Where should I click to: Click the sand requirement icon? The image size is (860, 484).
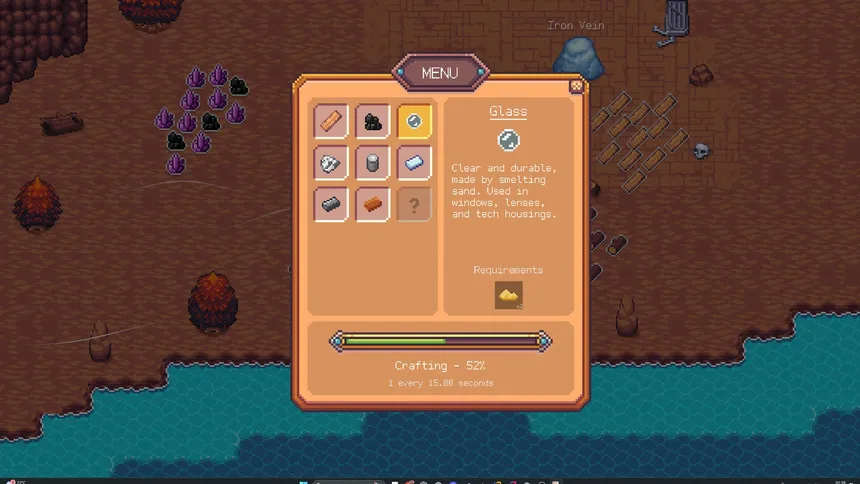tap(509, 295)
